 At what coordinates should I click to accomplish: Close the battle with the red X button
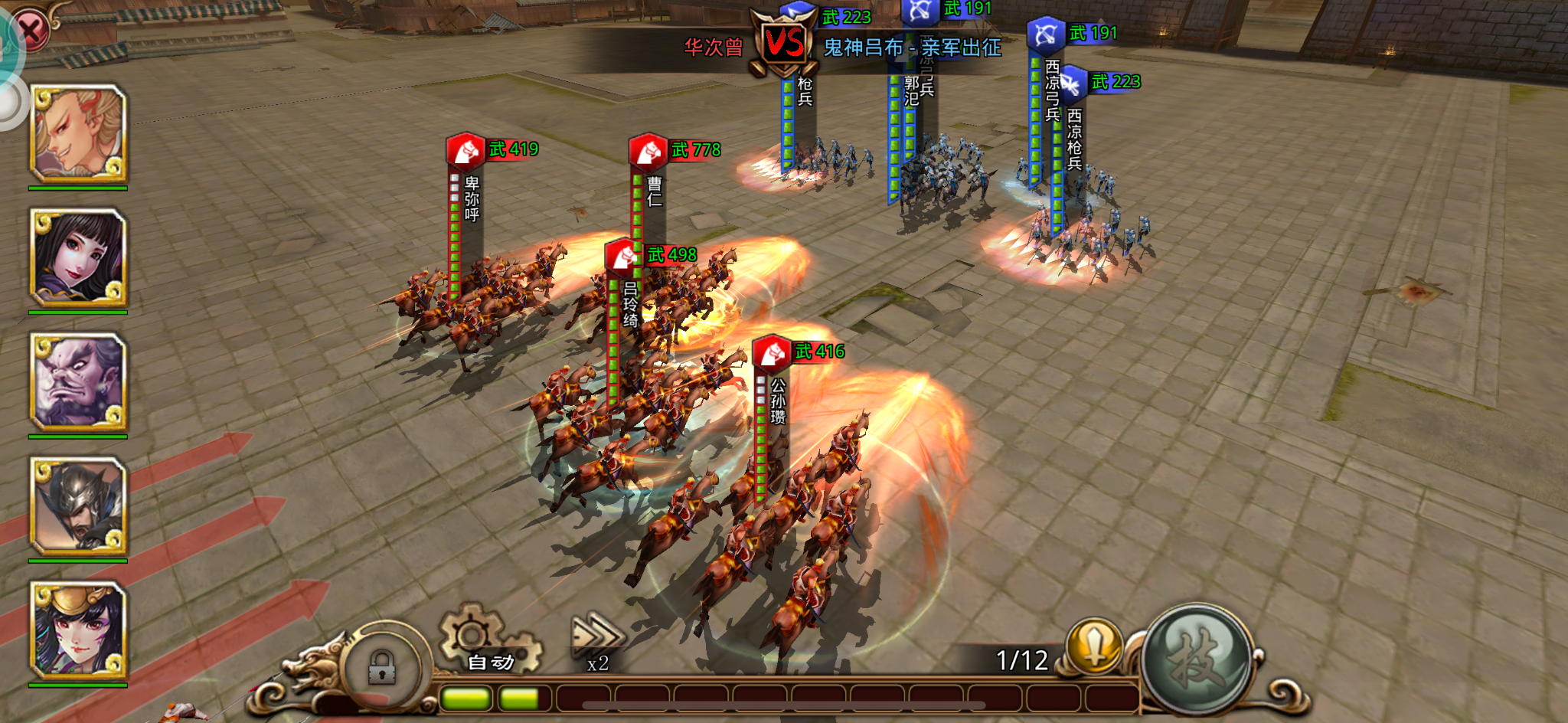click(31, 31)
